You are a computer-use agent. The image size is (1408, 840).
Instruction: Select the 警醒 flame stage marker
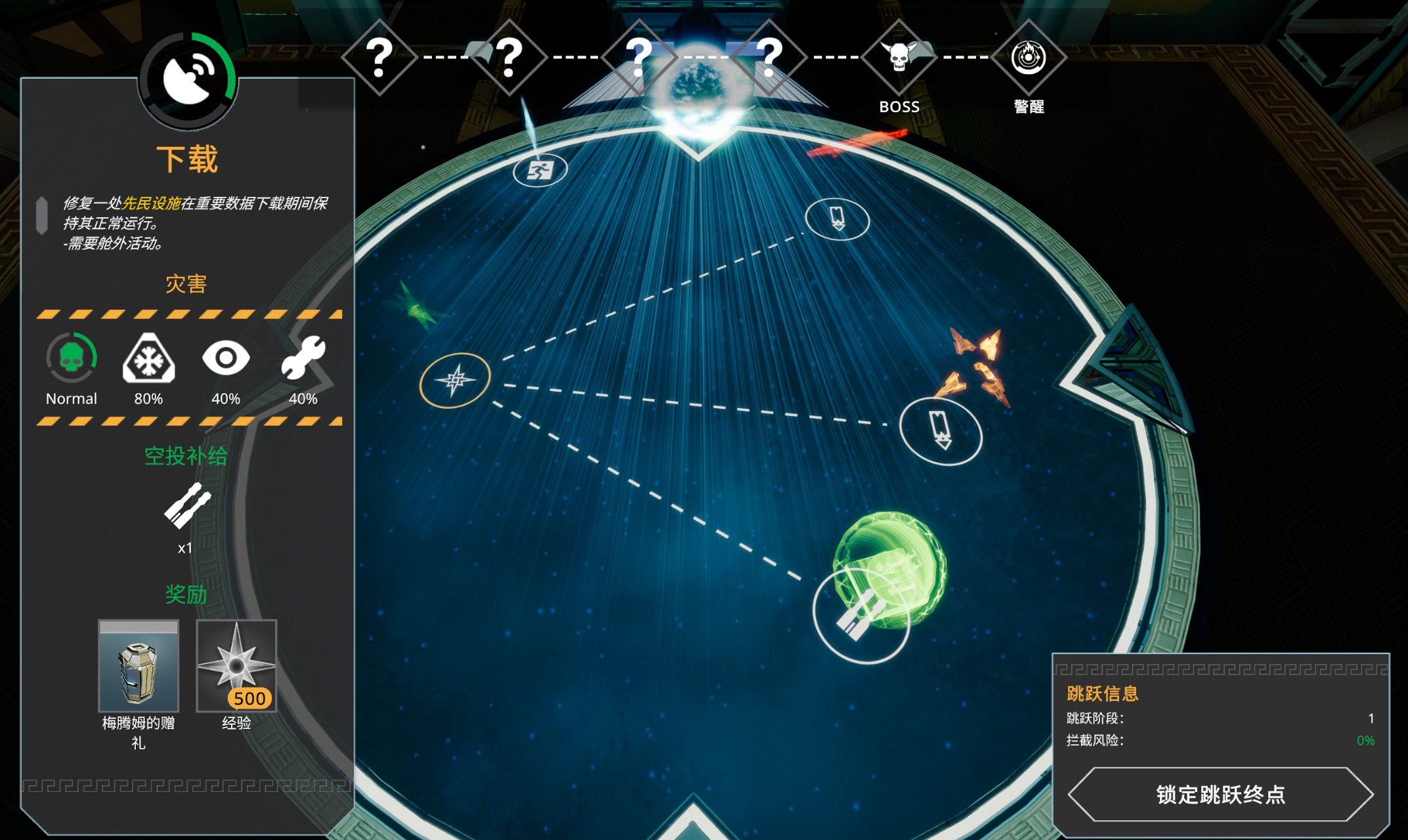pyautogui.click(x=1028, y=58)
